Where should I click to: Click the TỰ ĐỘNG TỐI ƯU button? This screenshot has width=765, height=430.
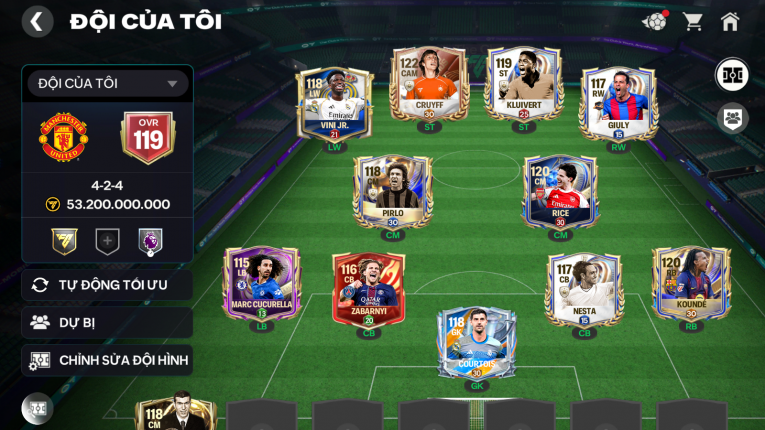tap(108, 285)
